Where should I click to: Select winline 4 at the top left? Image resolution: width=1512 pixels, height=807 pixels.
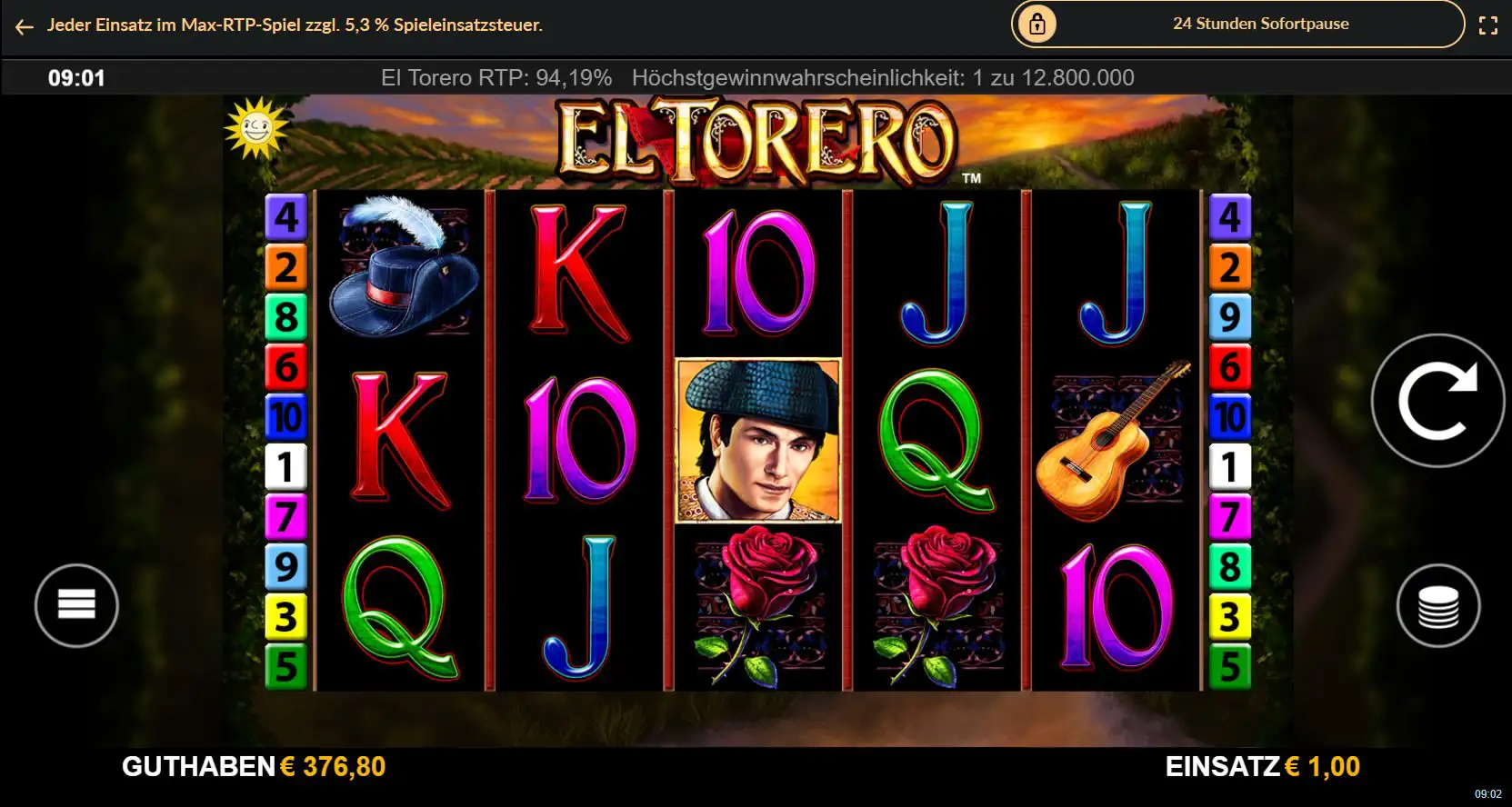286,218
